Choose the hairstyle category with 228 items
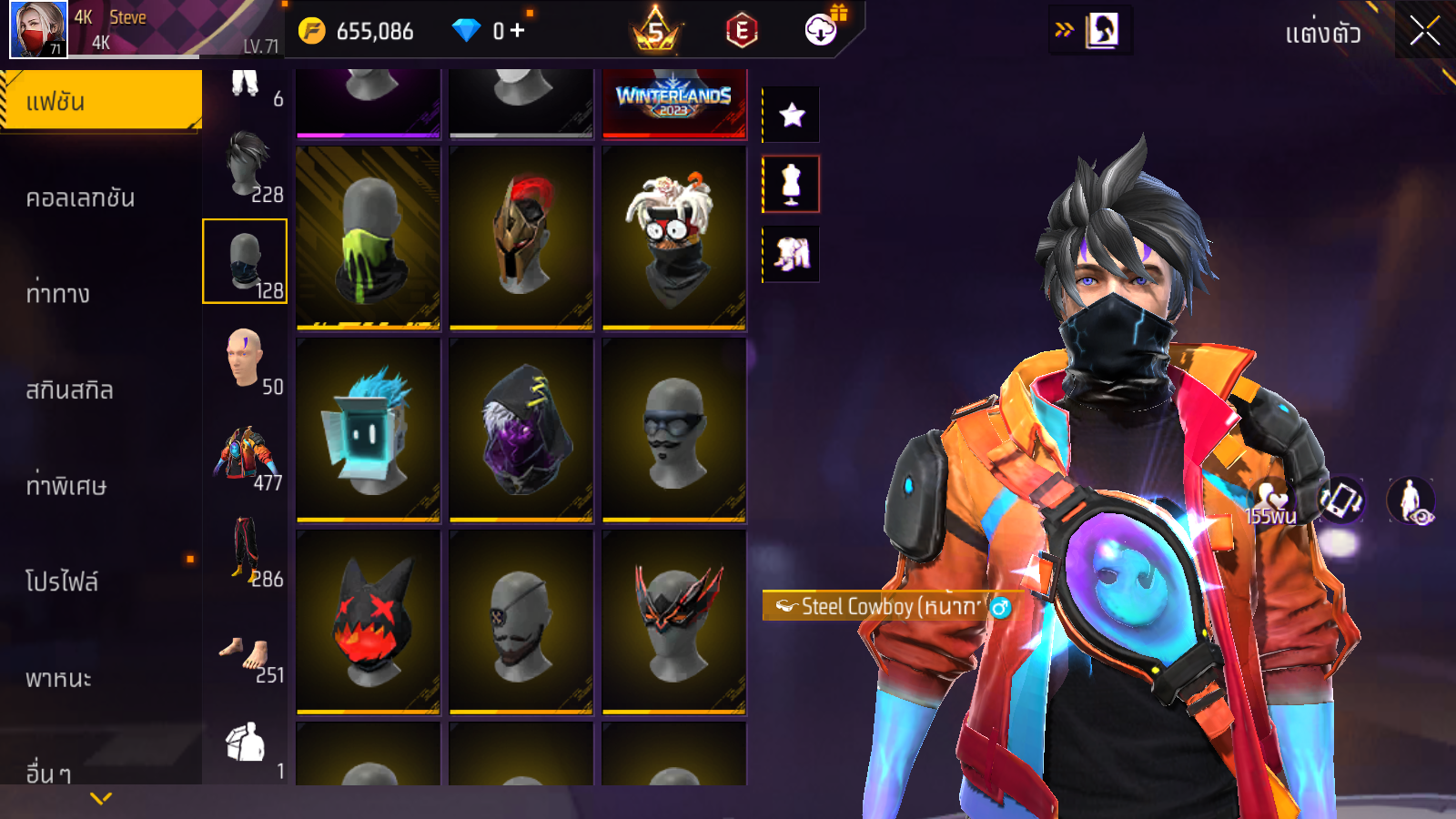This screenshot has height=819, width=1456. 246,167
